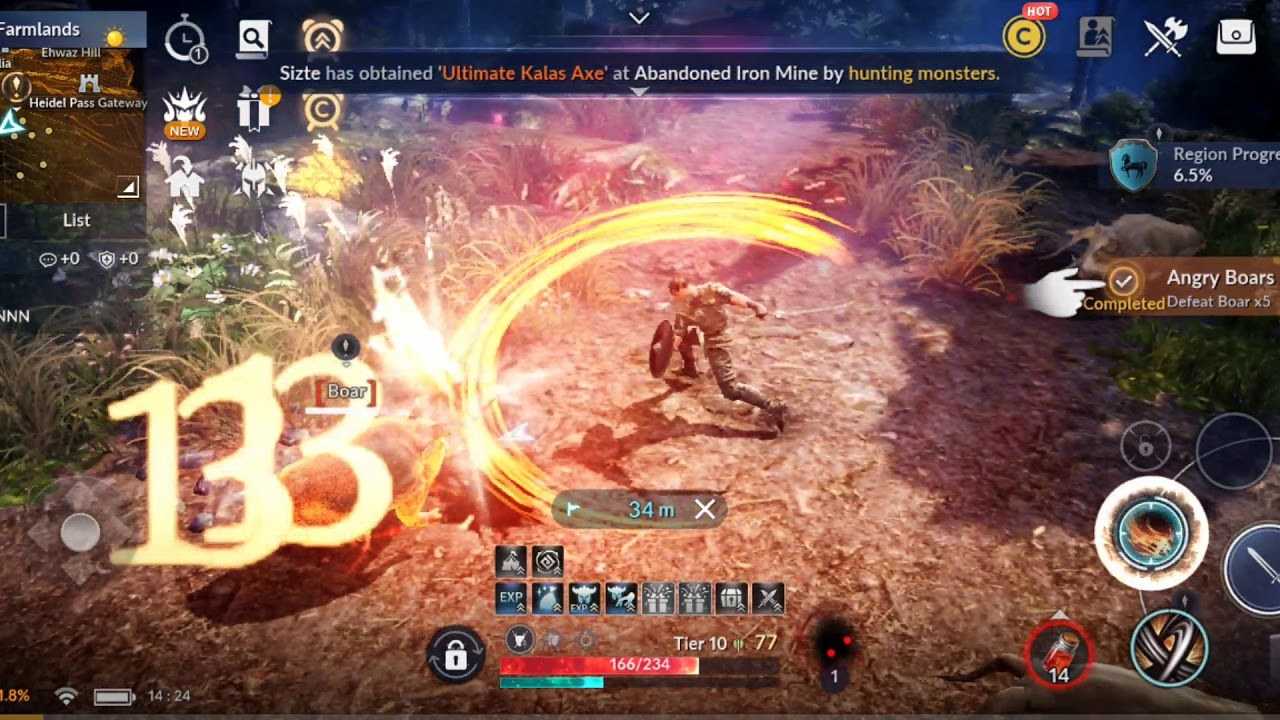Expand the top center dropdown arrow
This screenshot has height=720, width=1280.
[x=640, y=17]
